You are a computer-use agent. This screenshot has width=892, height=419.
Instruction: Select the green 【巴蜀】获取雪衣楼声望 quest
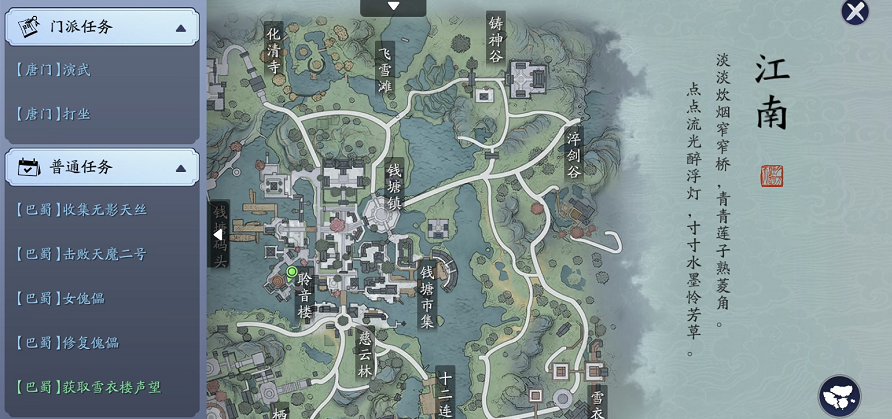[x=89, y=386]
